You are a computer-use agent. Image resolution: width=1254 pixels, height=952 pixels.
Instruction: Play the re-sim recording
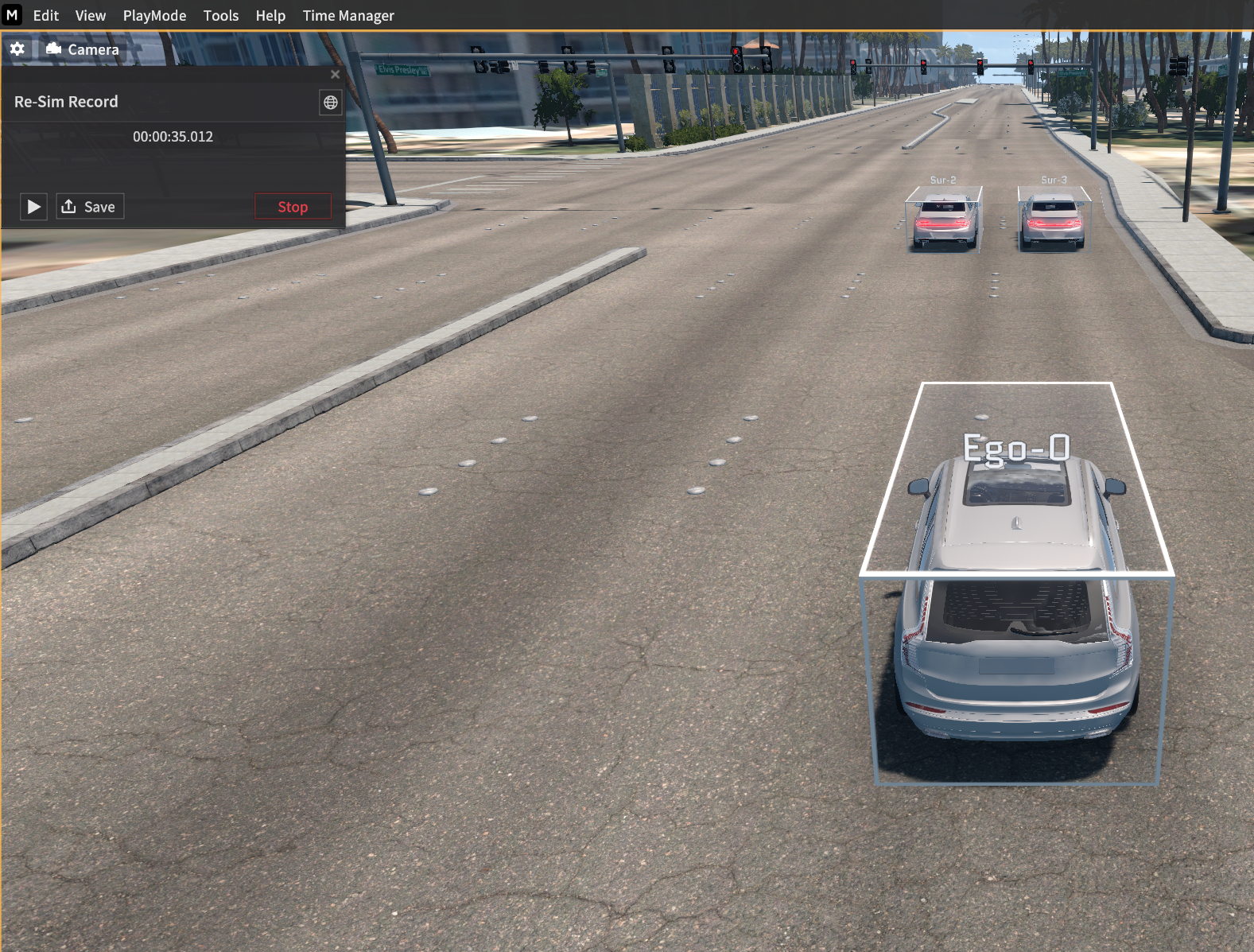click(33, 207)
